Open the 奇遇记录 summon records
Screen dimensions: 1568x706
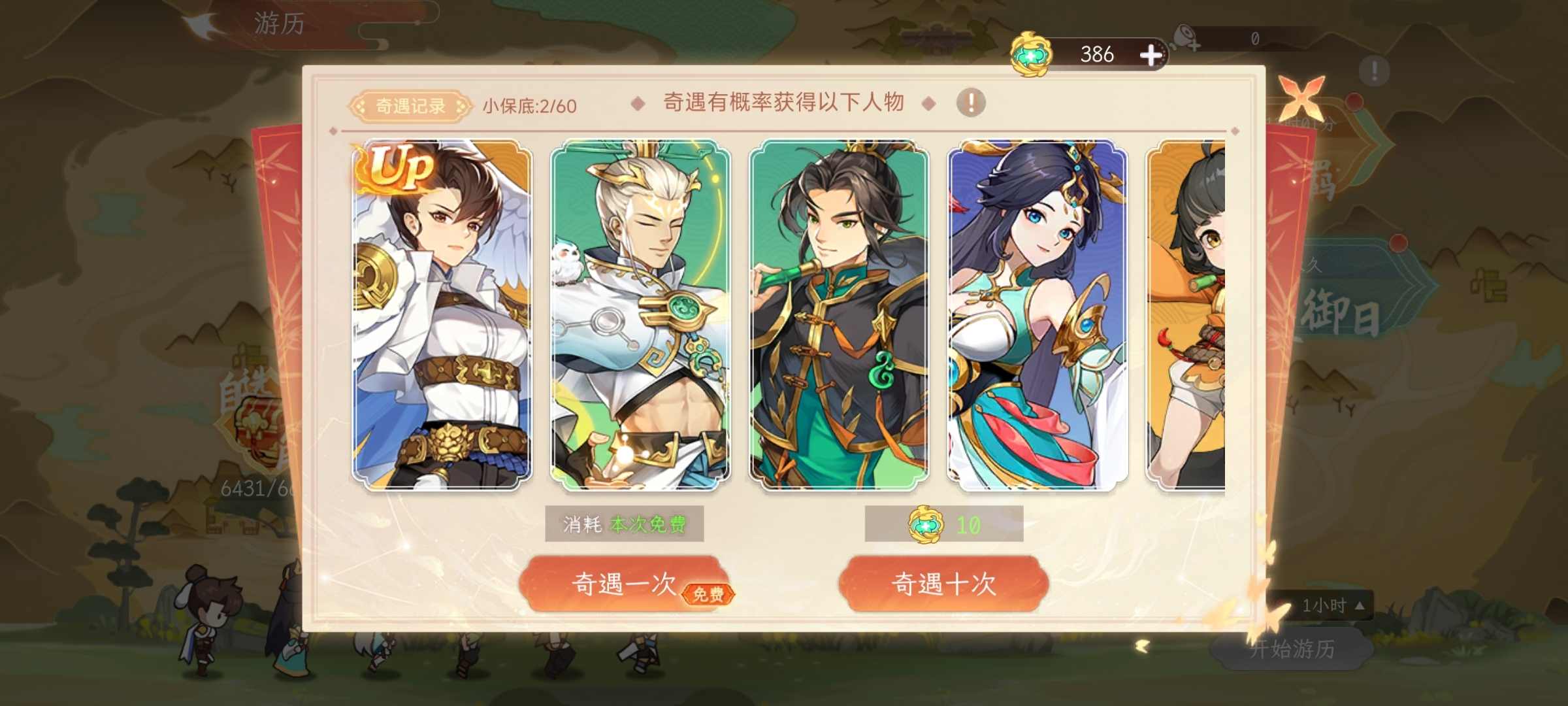coord(406,105)
